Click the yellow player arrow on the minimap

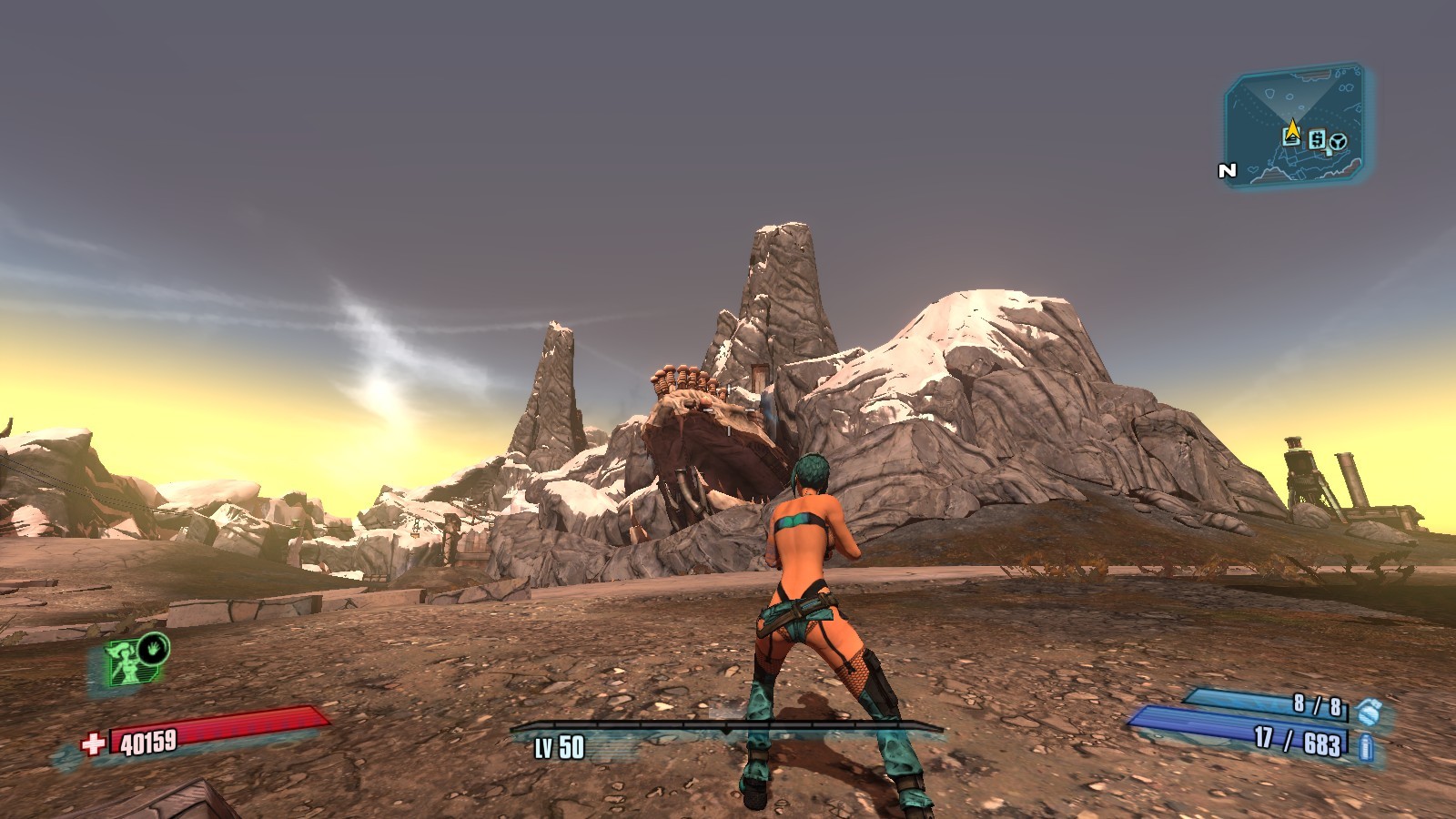(x=1292, y=127)
